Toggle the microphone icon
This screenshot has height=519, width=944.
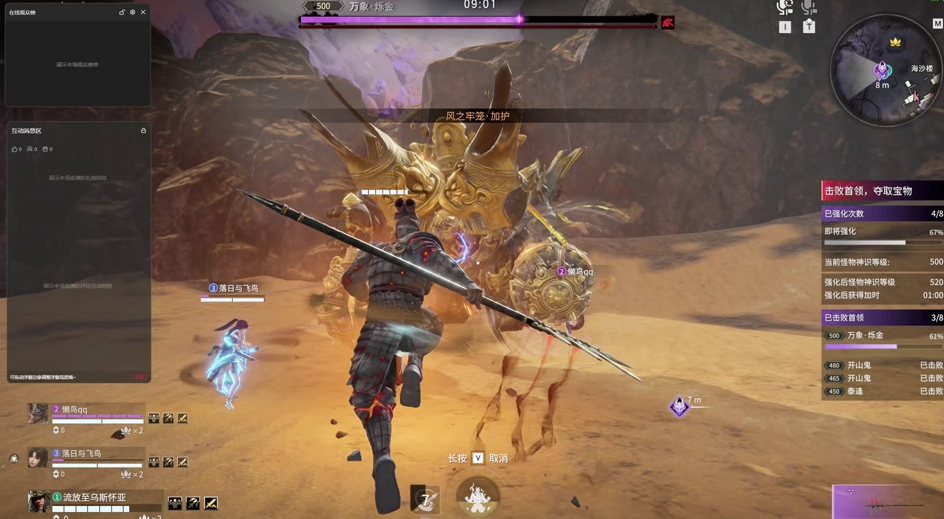808,8
